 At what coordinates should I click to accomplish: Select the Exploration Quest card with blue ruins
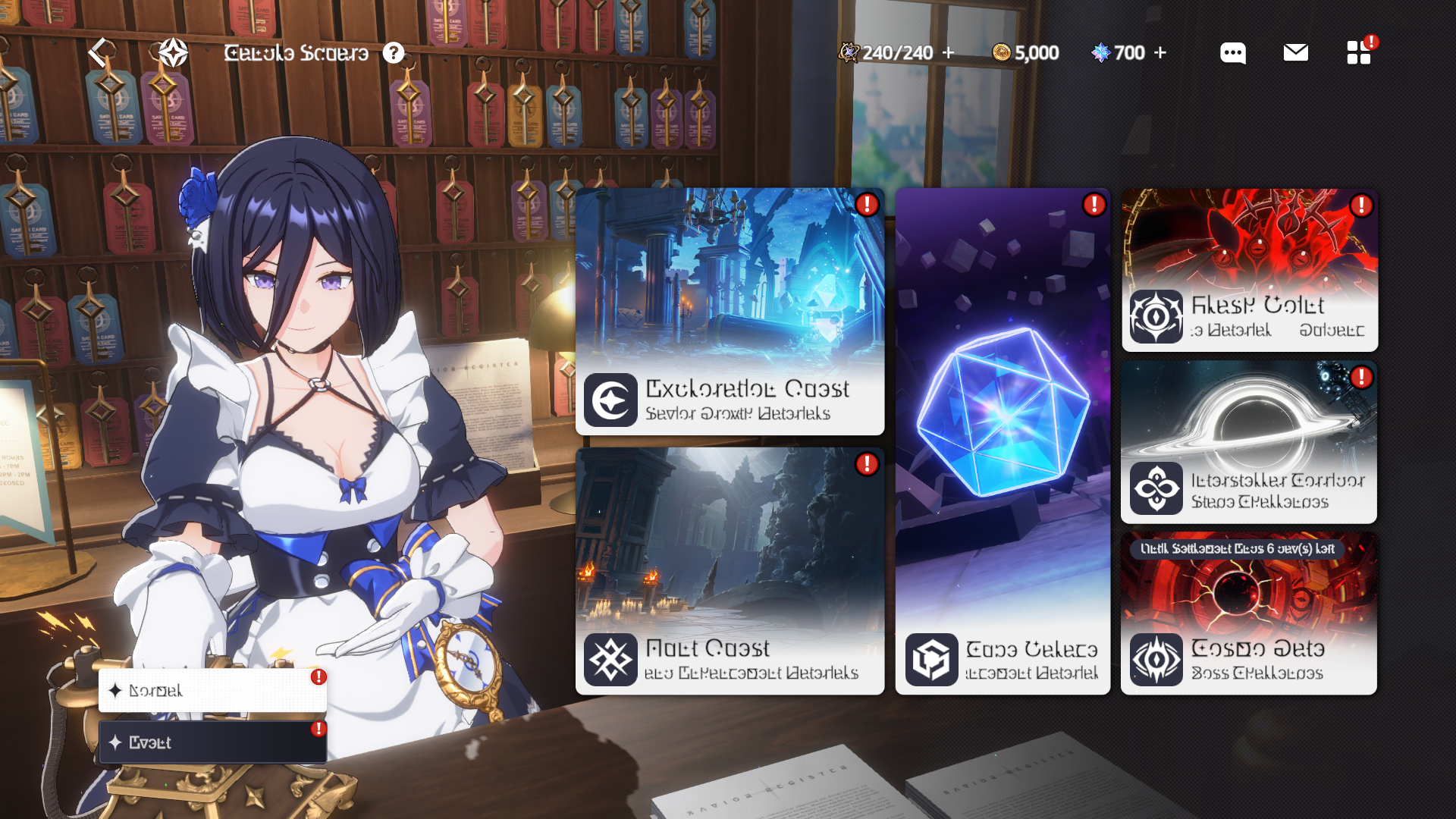click(730, 311)
